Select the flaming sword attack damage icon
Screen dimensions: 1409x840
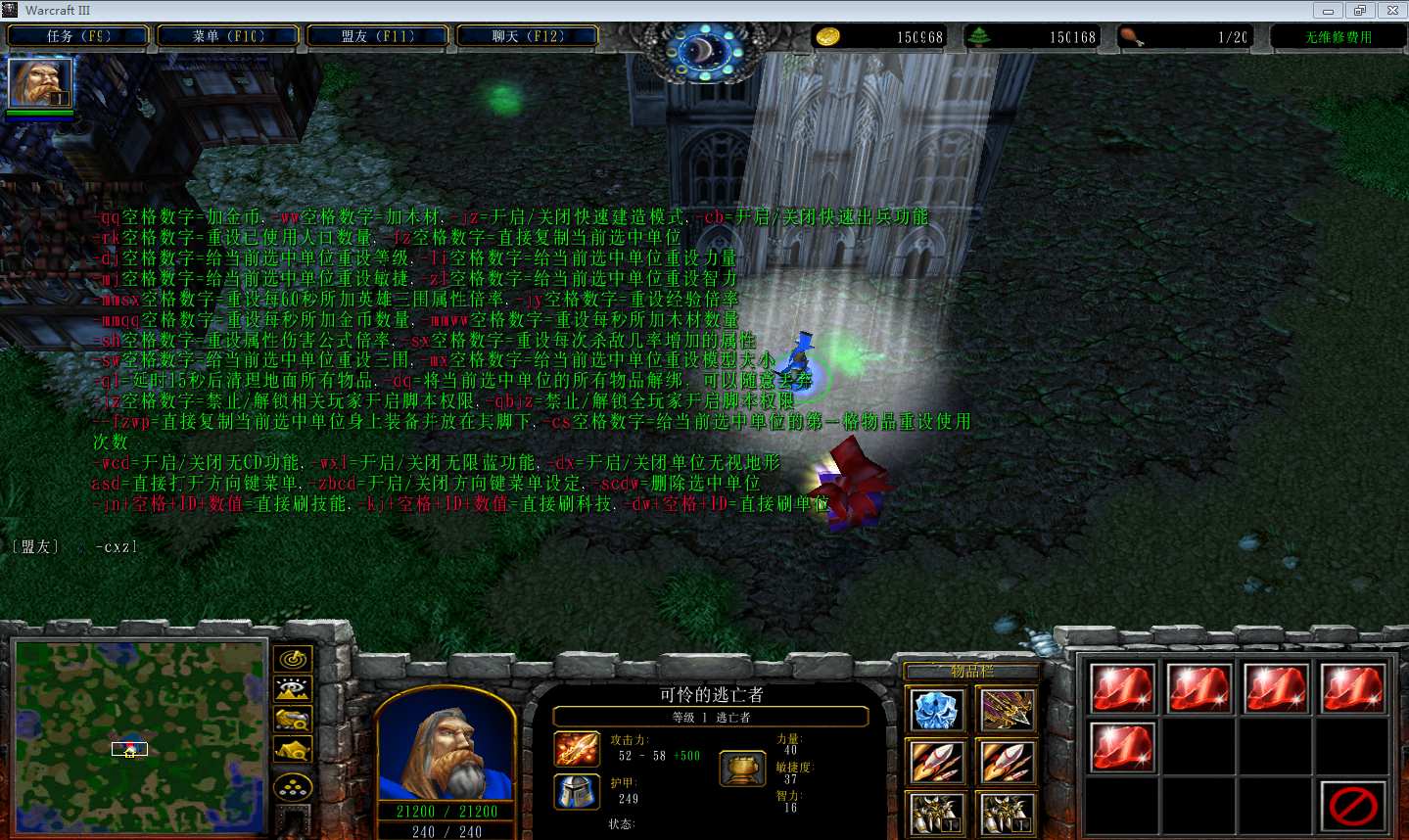pyautogui.click(x=577, y=750)
